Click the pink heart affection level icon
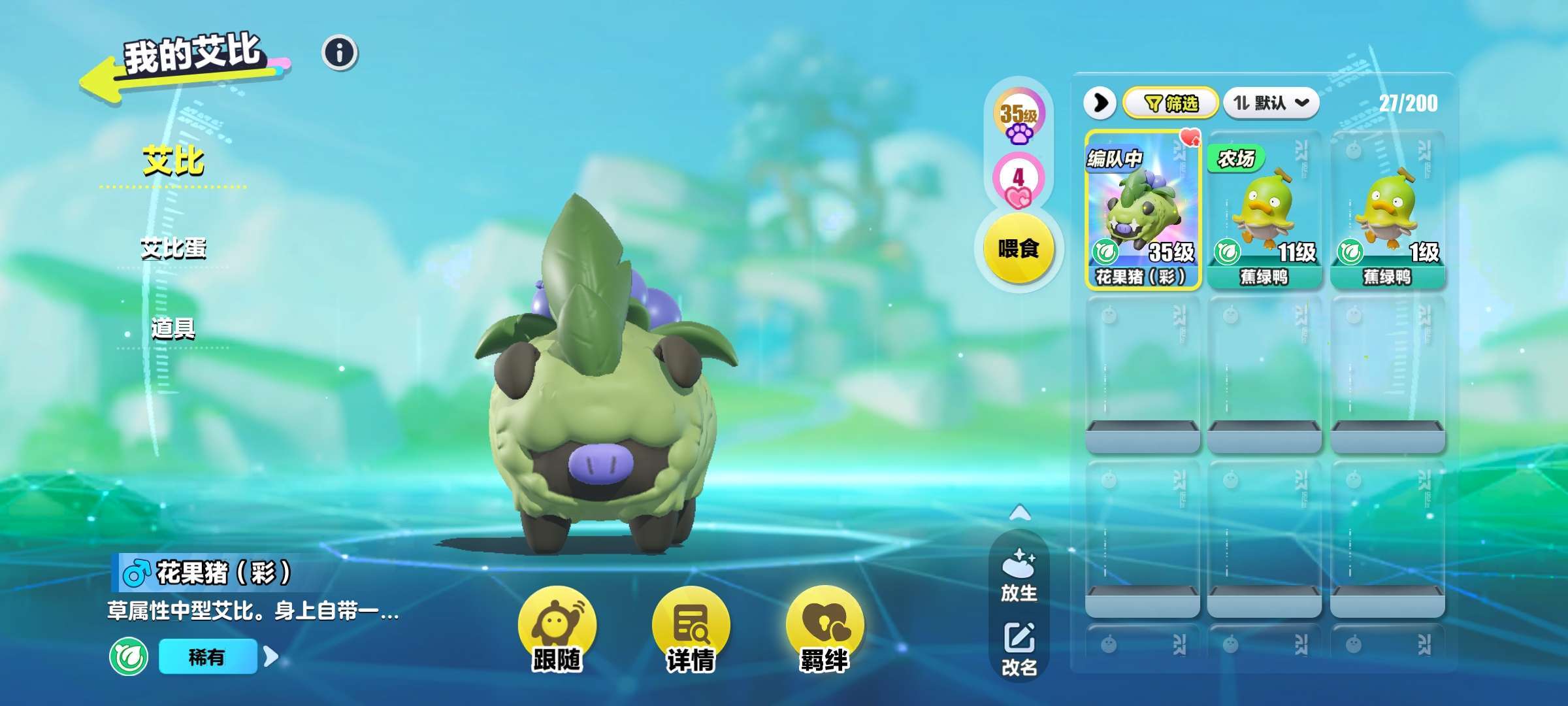This screenshot has height=706, width=1568. click(x=1018, y=180)
